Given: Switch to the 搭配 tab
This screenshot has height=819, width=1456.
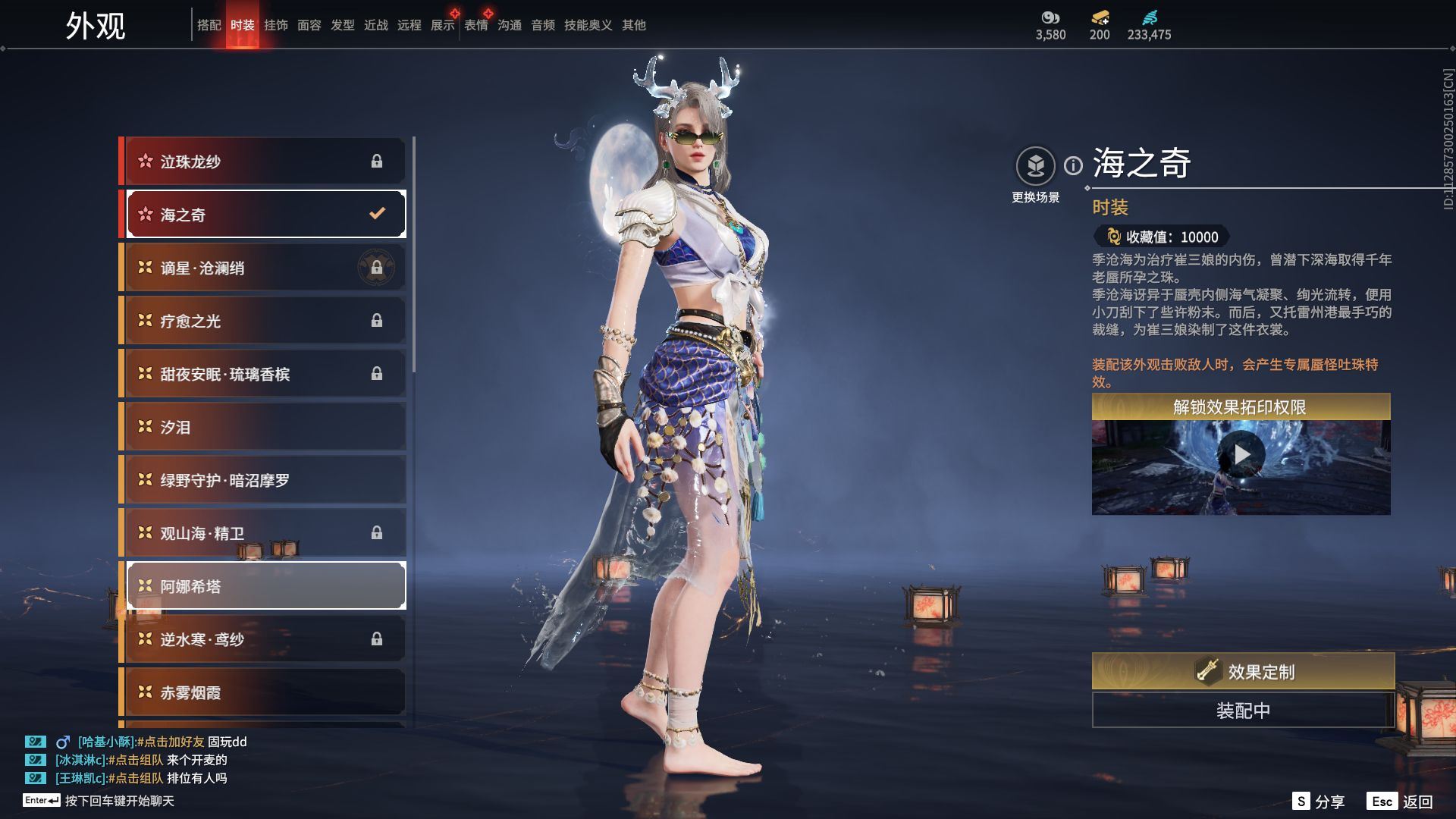Looking at the screenshot, I should click(209, 25).
